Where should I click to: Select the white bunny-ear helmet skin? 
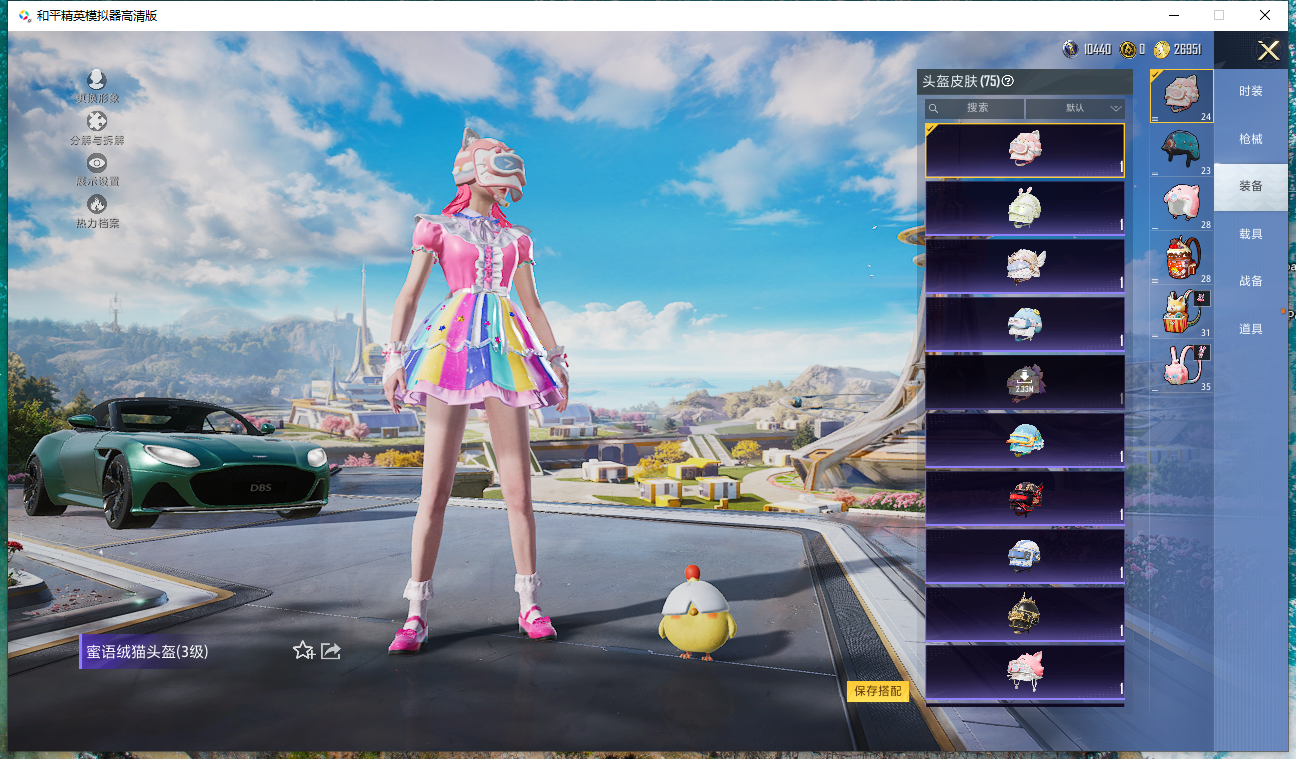tap(1025, 207)
